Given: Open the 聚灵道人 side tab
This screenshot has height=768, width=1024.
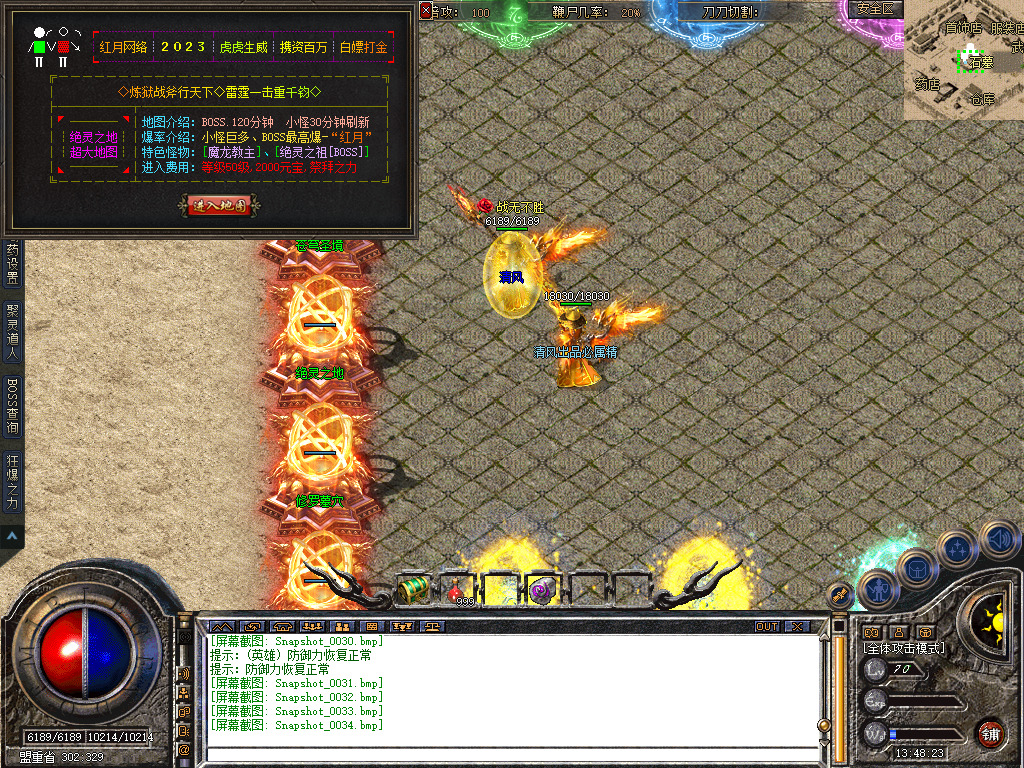Looking at the screenshot, I should (12, 331).
